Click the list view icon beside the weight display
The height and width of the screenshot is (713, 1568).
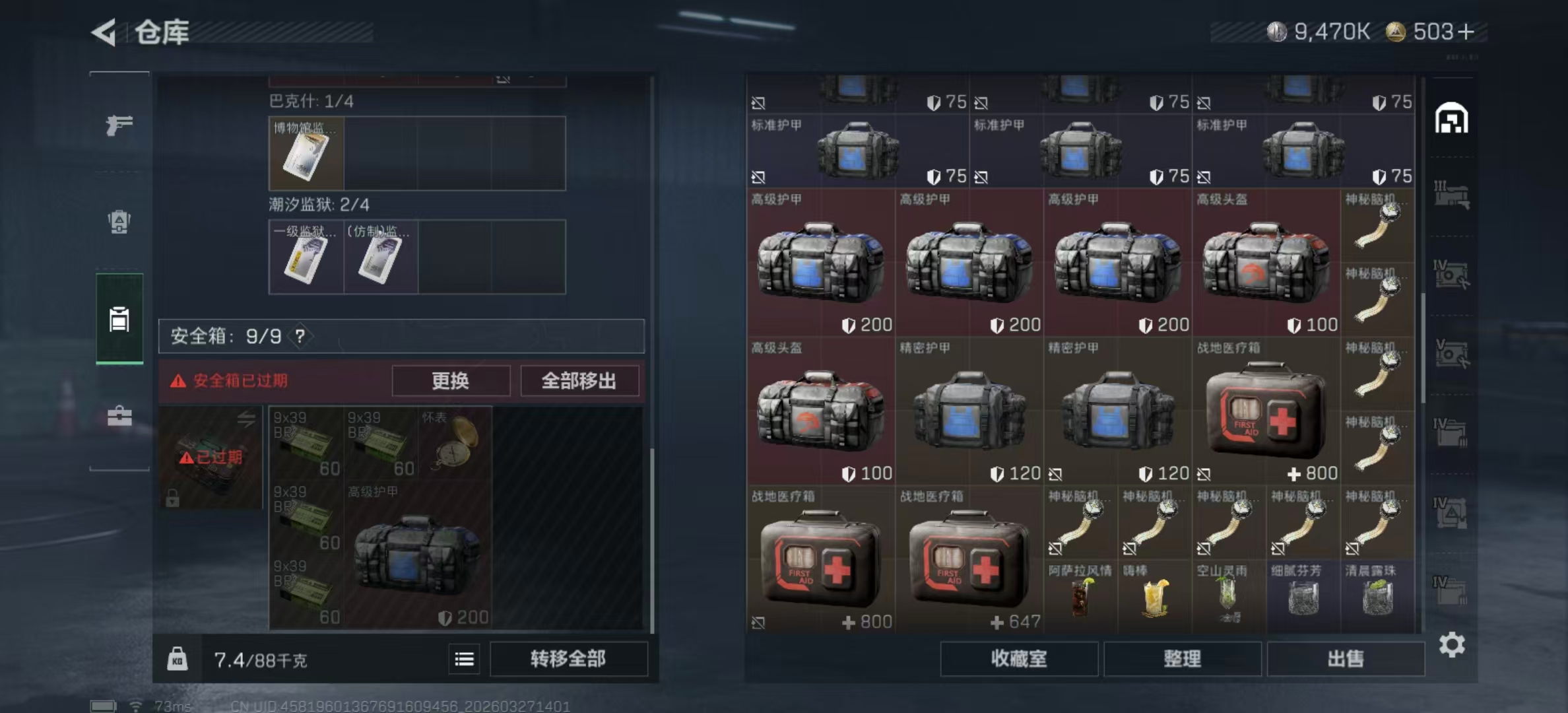[x=464, y=660]
